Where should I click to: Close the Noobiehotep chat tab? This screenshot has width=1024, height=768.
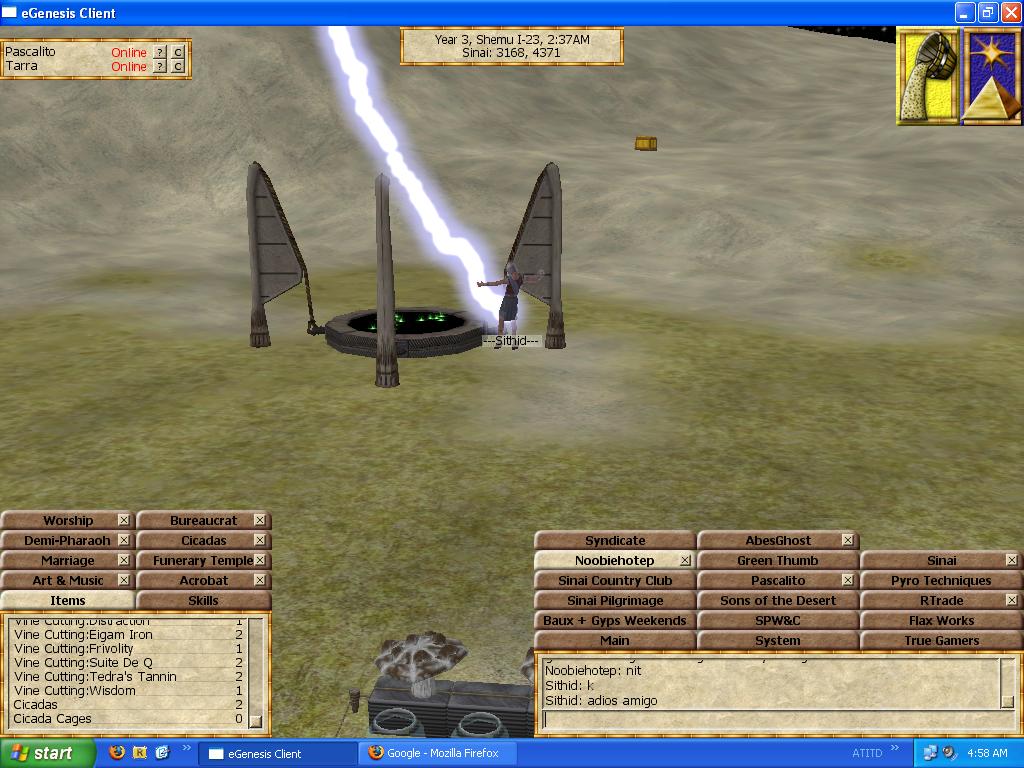coord(685,560)
